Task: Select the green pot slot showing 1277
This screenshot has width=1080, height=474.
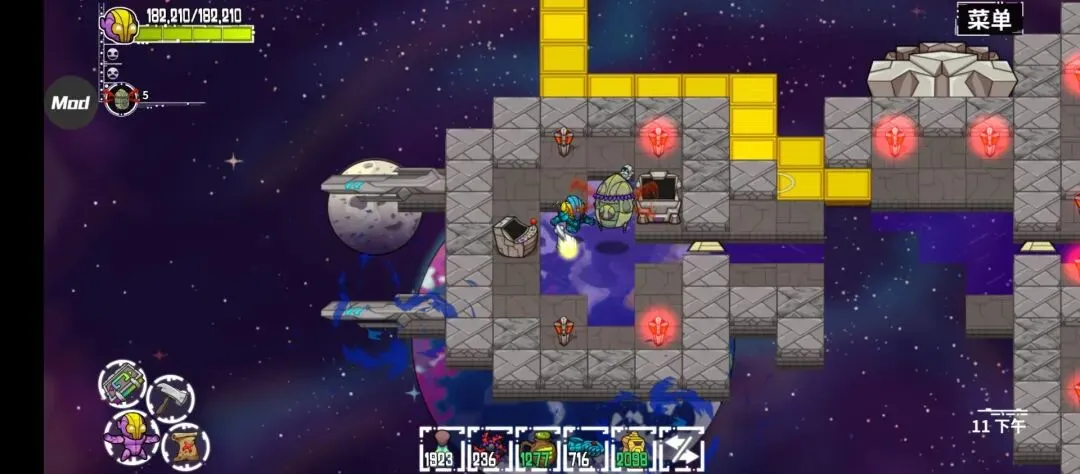Action: click(x=537, y=449)
